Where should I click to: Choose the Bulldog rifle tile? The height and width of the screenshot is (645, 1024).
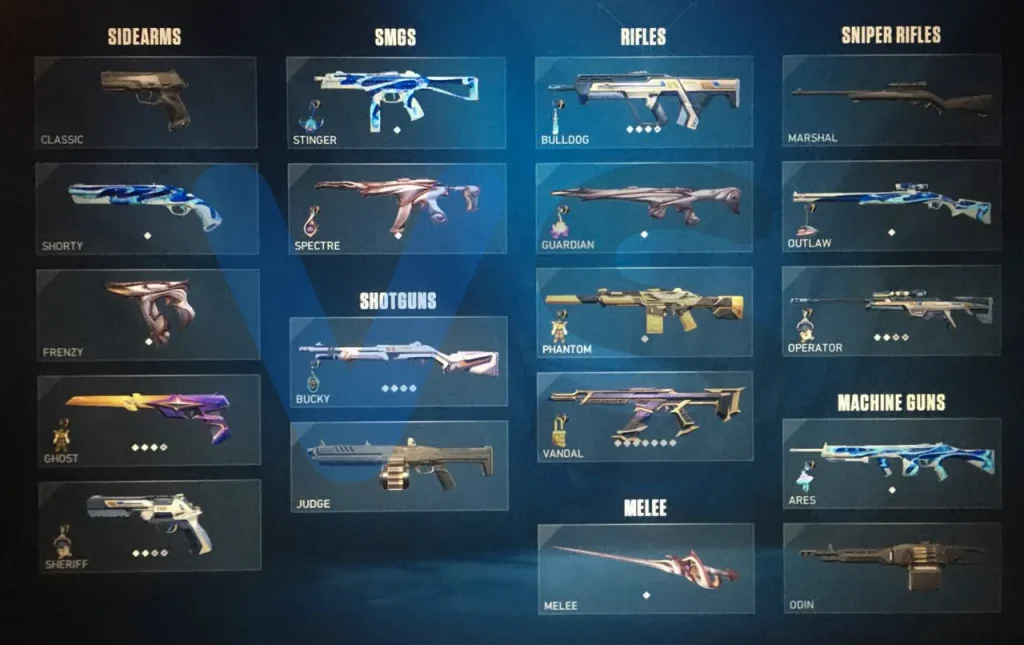coord(644,102)
